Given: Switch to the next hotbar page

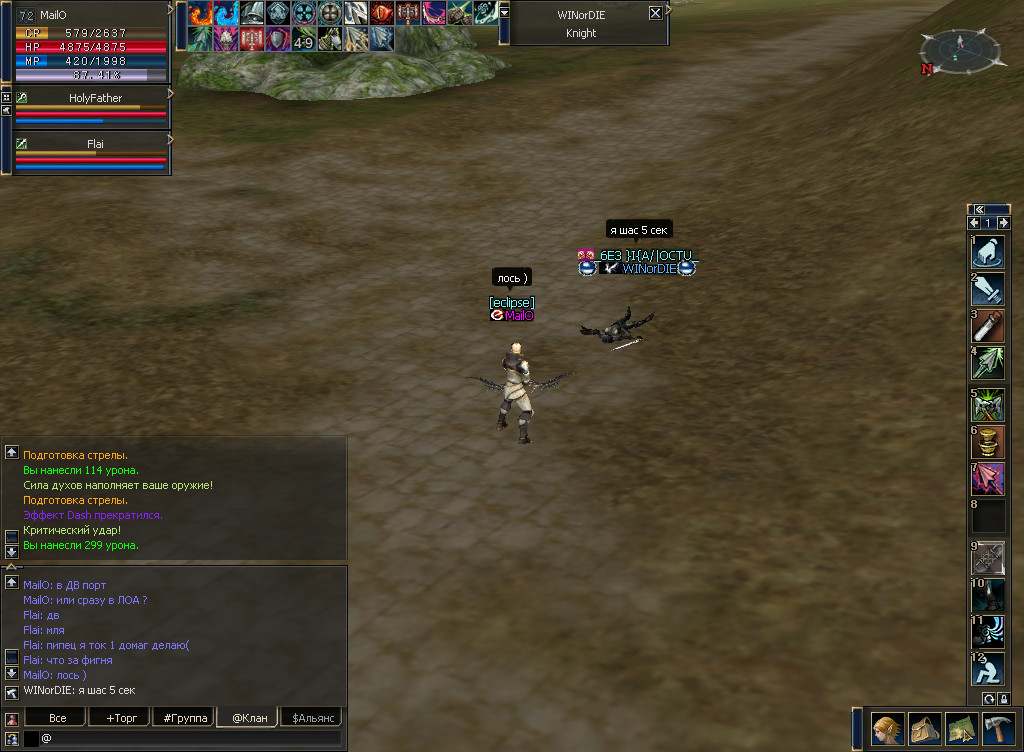Looking at the screenshot, I should (x=1003, y=223).
